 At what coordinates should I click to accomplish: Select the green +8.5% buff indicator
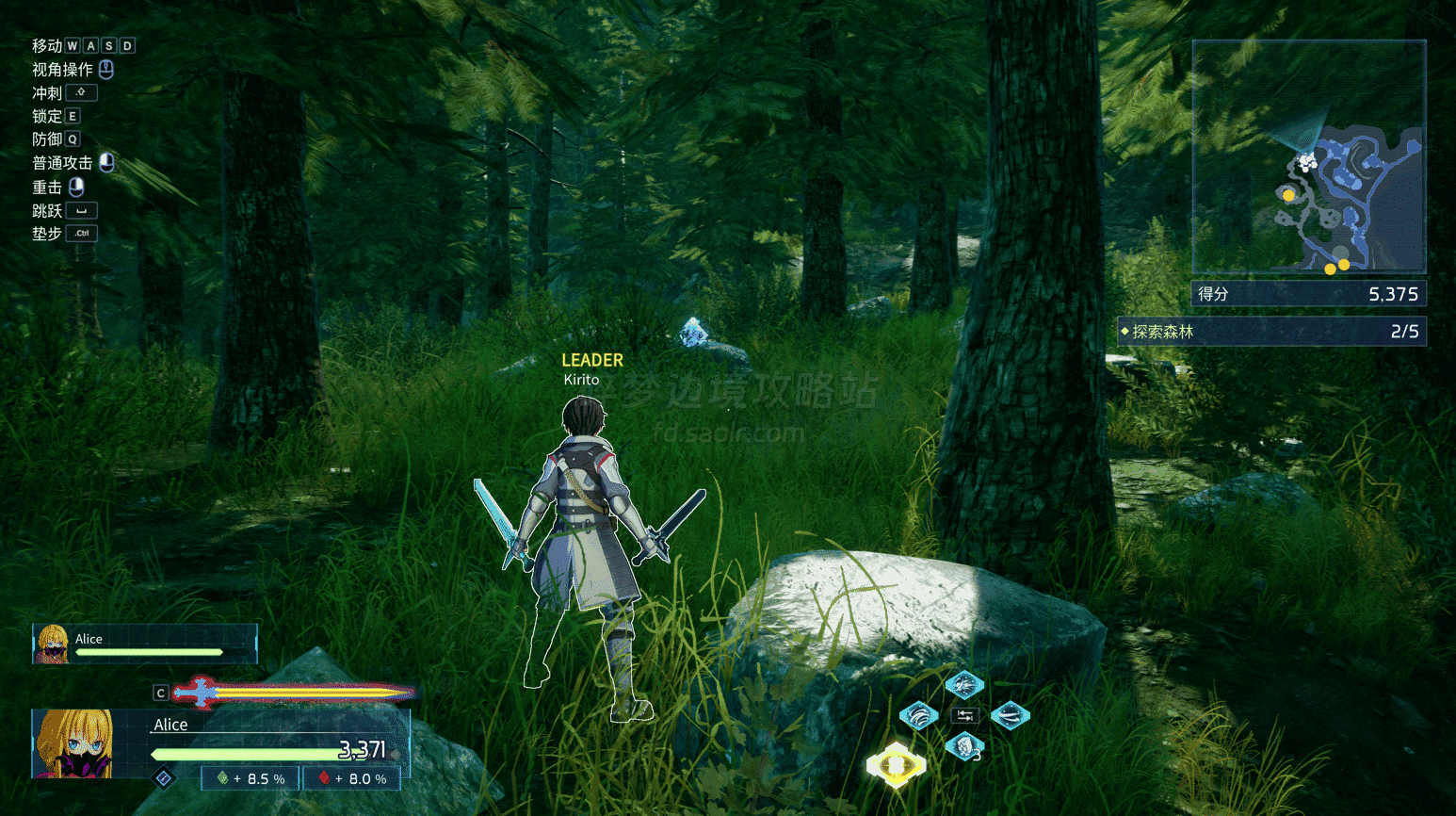coord(251,779)
